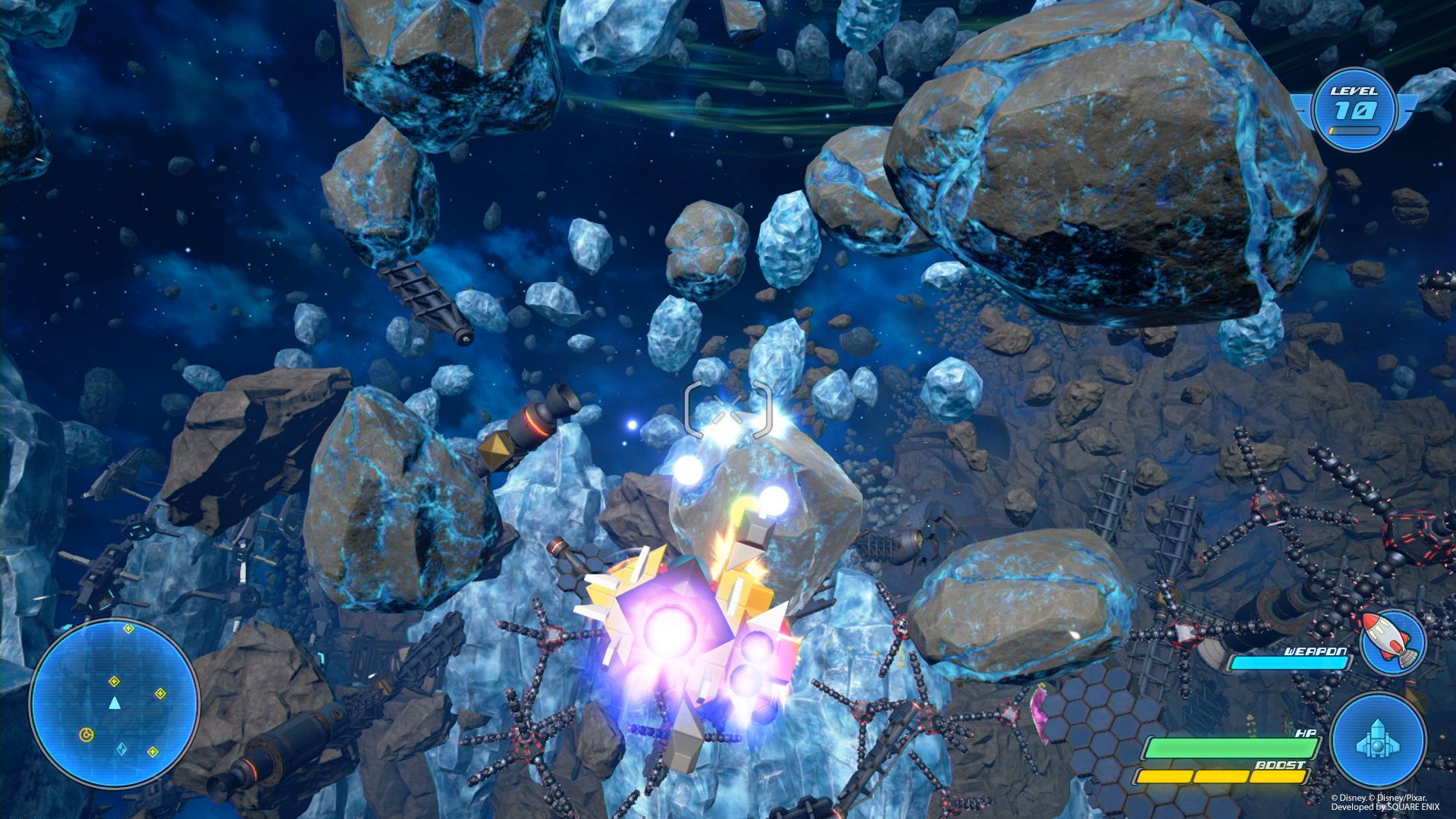Click the player triangle arrow in the minimap
This screenshot has height=819, width=1456.
click(x=115, y=703)
